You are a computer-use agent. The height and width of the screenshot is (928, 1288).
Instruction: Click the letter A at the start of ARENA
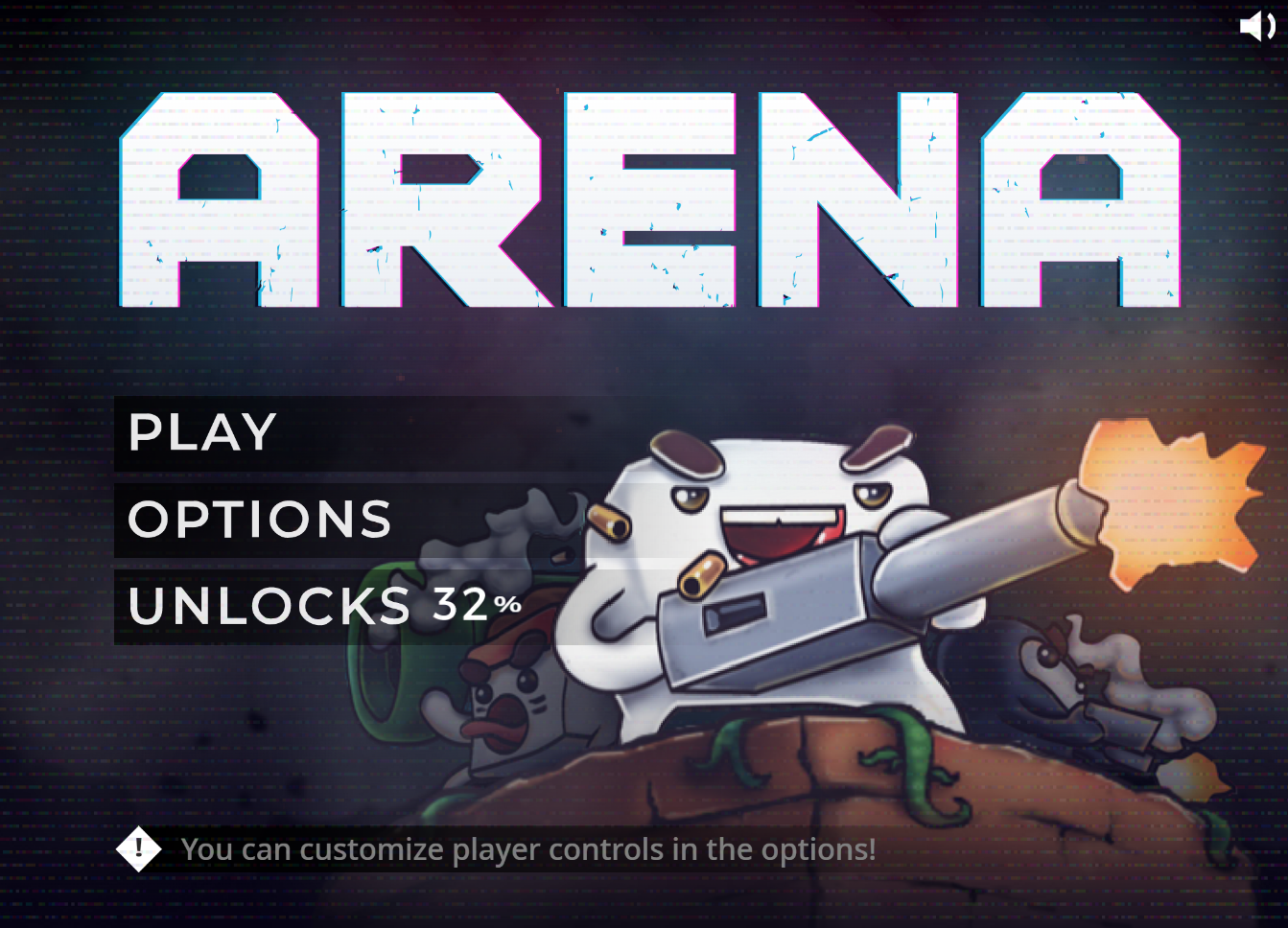(225, 197)
